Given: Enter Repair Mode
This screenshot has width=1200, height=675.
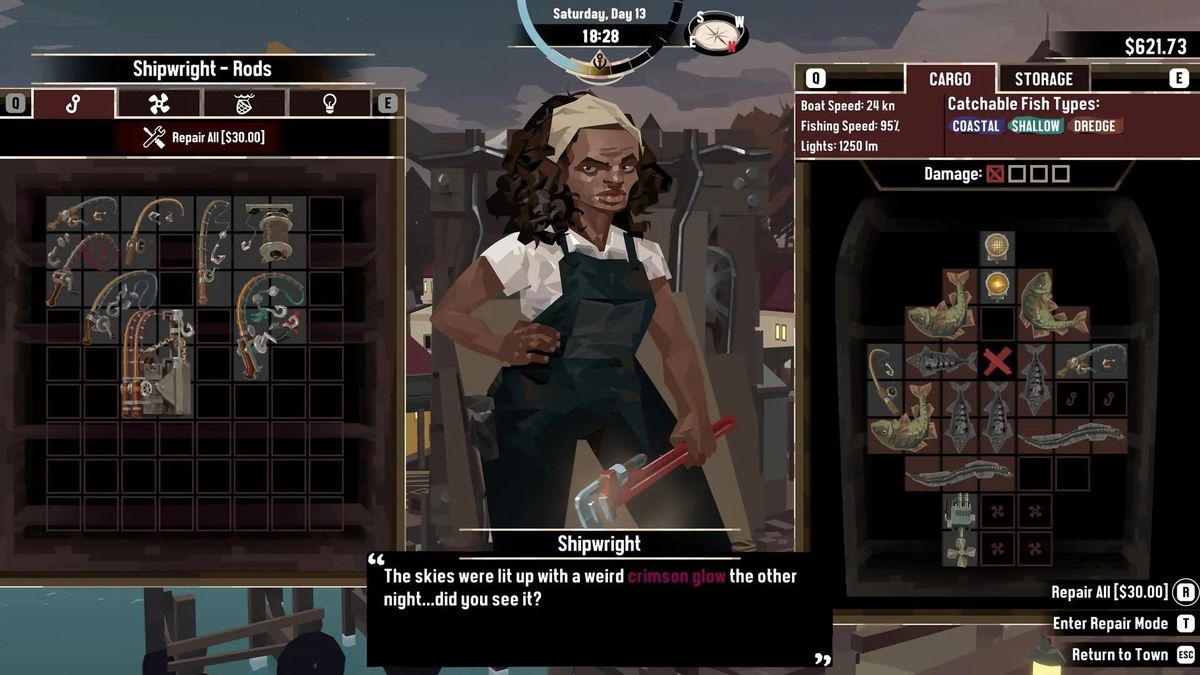Looking at the screenshot, I should pyautogui.click(x=1110, y=623).
